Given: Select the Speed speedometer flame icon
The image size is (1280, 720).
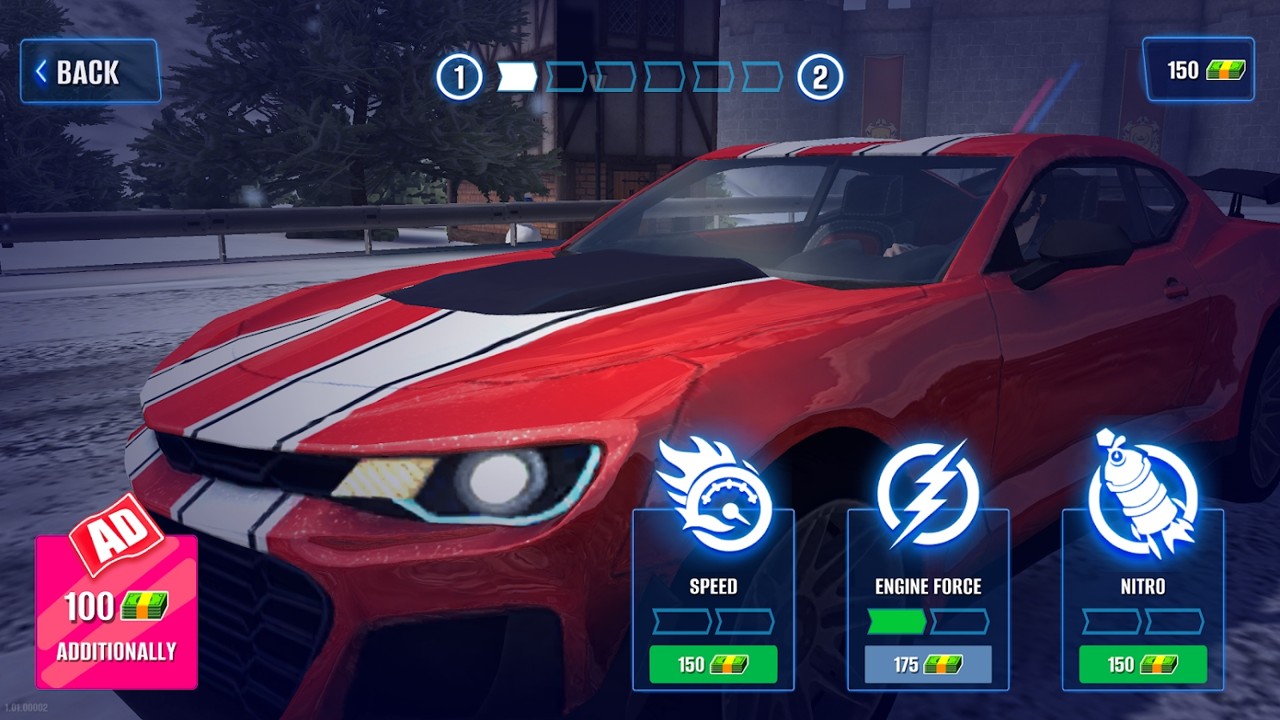Looking at the screenshot, I should click(714, 497).
